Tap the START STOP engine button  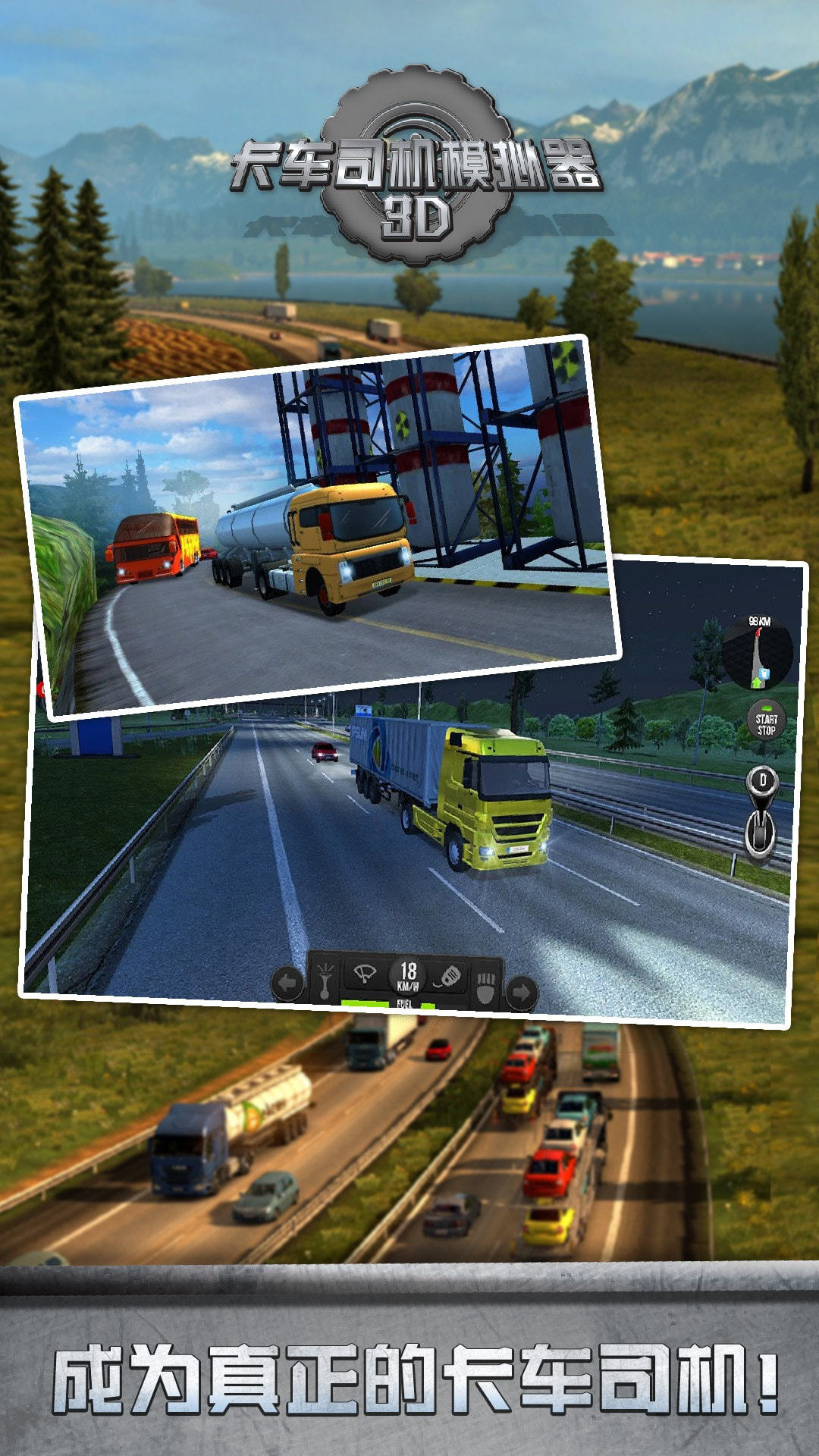coord(766,723)
